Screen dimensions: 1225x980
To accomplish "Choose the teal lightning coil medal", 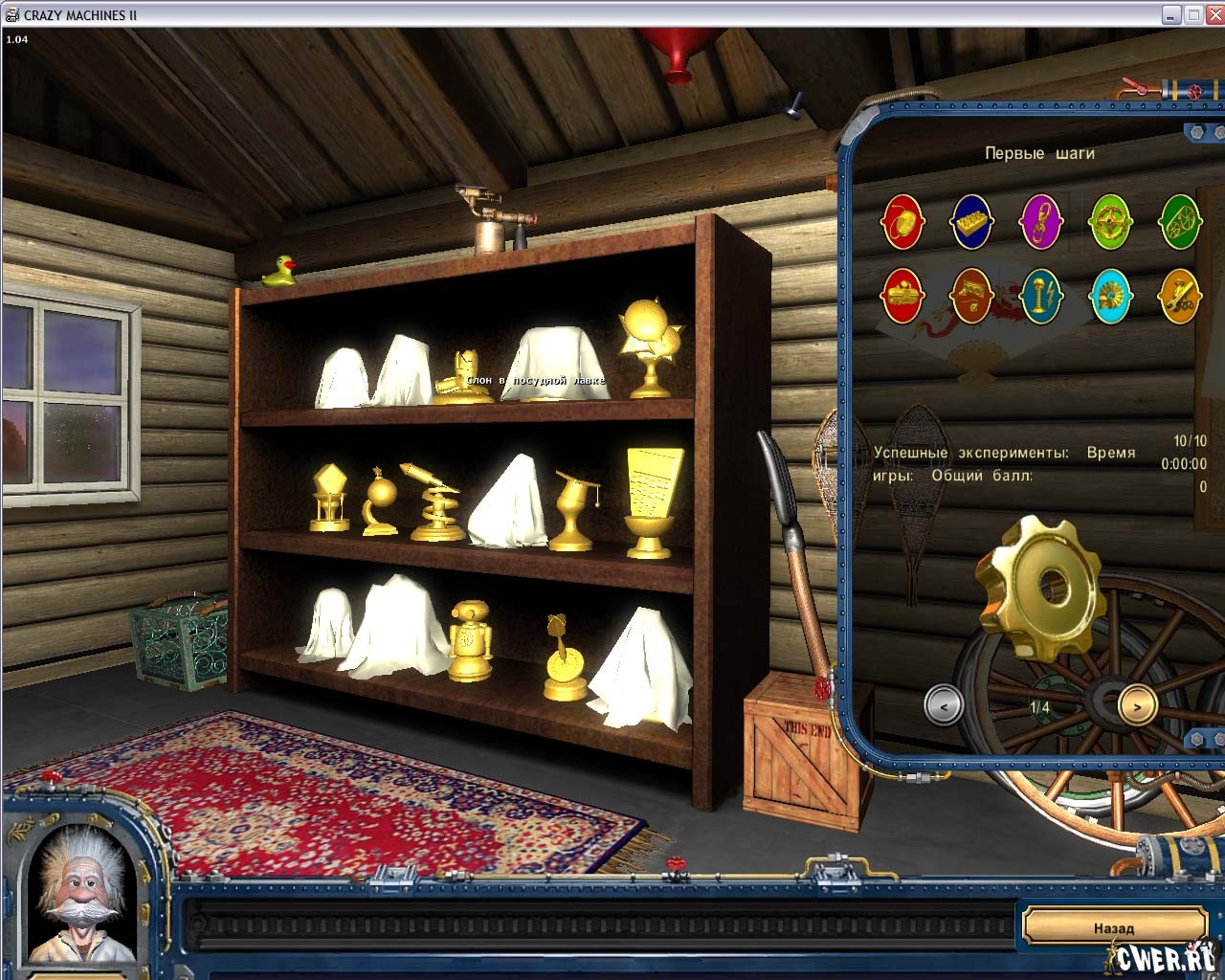I will point(1041,296).
